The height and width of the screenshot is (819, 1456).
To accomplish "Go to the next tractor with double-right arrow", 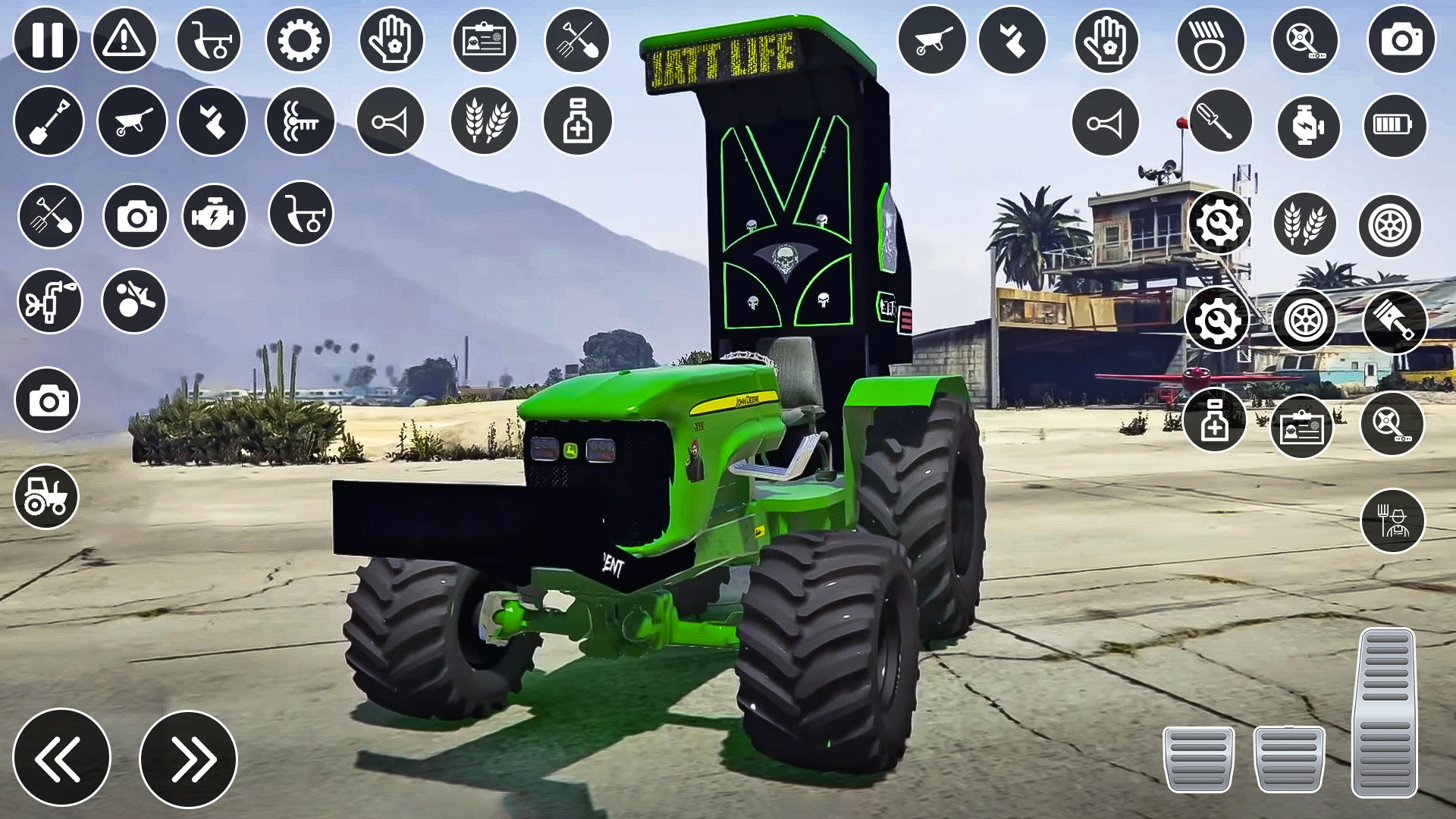I will tap(190, 758).
